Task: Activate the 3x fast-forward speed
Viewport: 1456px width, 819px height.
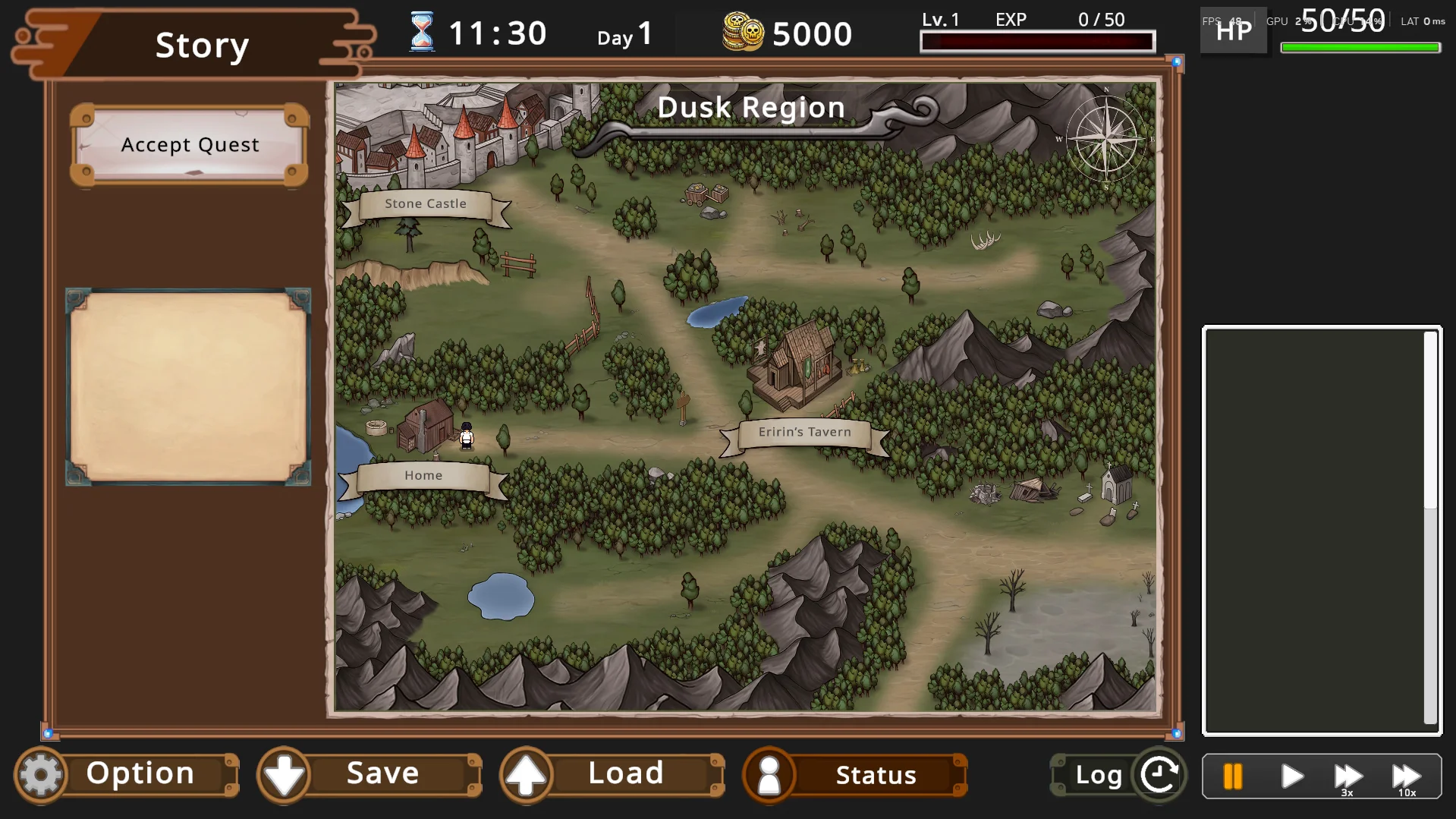Action: [1348, 776]
